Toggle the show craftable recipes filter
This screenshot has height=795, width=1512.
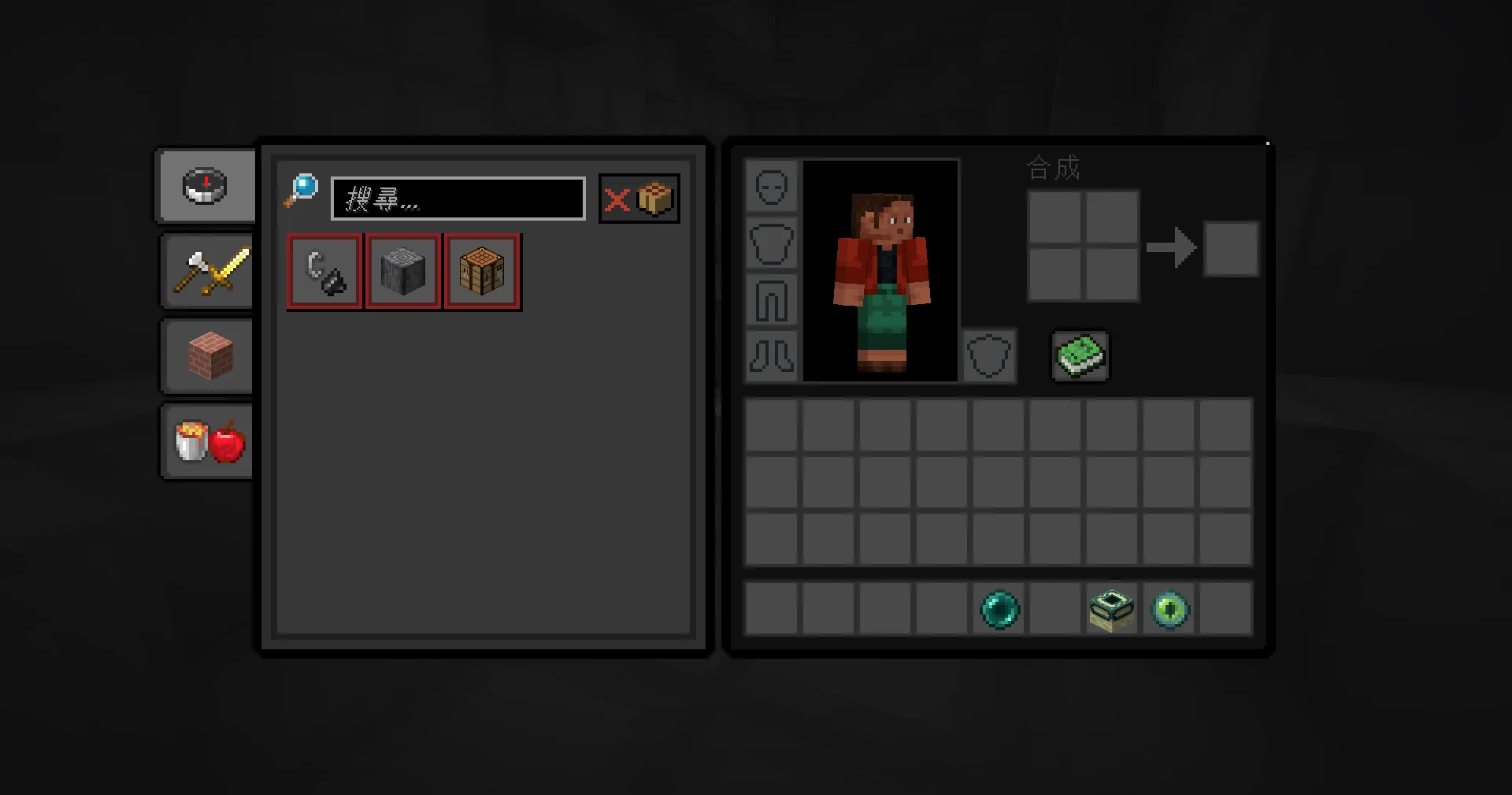(x=639, y=199)
